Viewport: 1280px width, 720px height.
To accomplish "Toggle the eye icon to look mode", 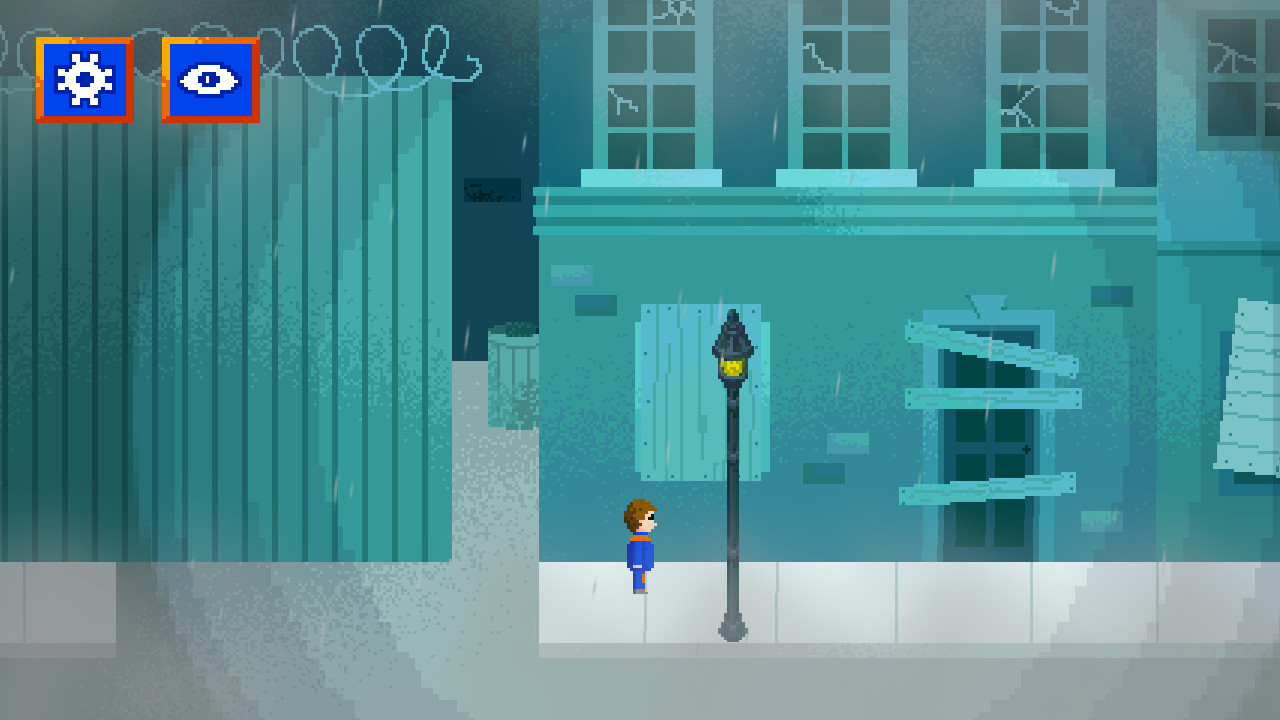I will click(207, 80).
